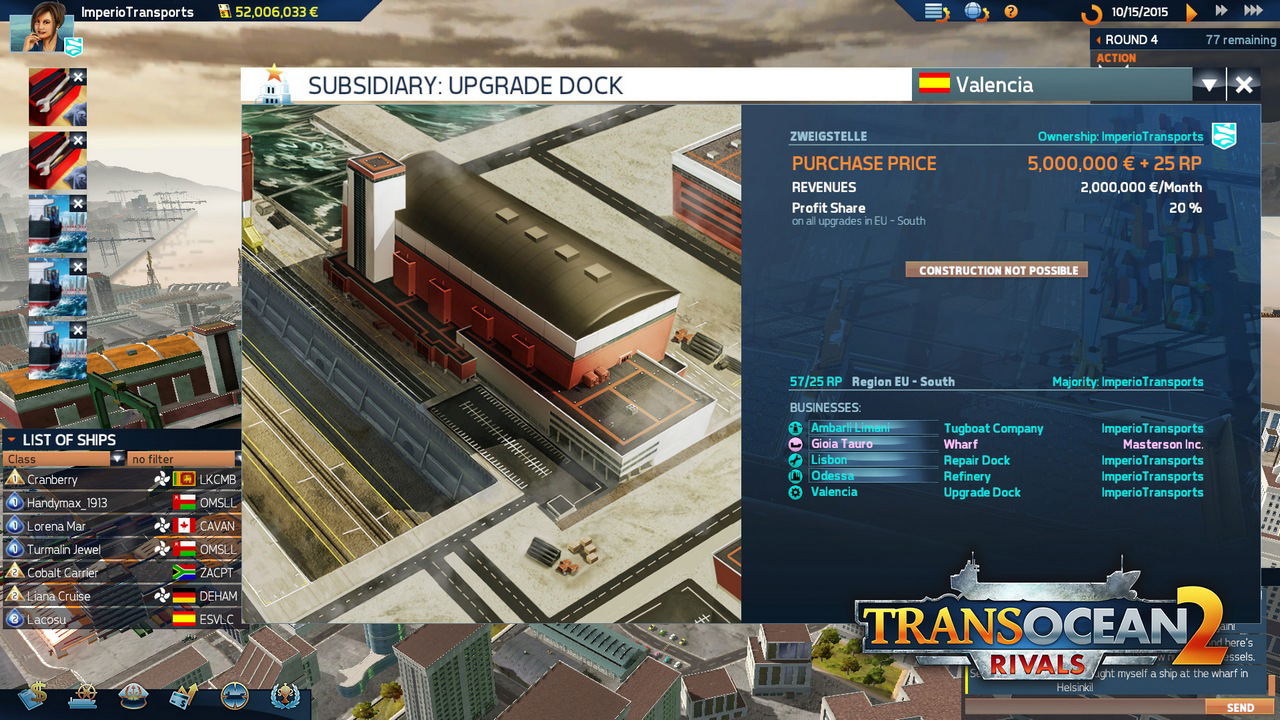Open the globe world map icon

tap(975, 12)
